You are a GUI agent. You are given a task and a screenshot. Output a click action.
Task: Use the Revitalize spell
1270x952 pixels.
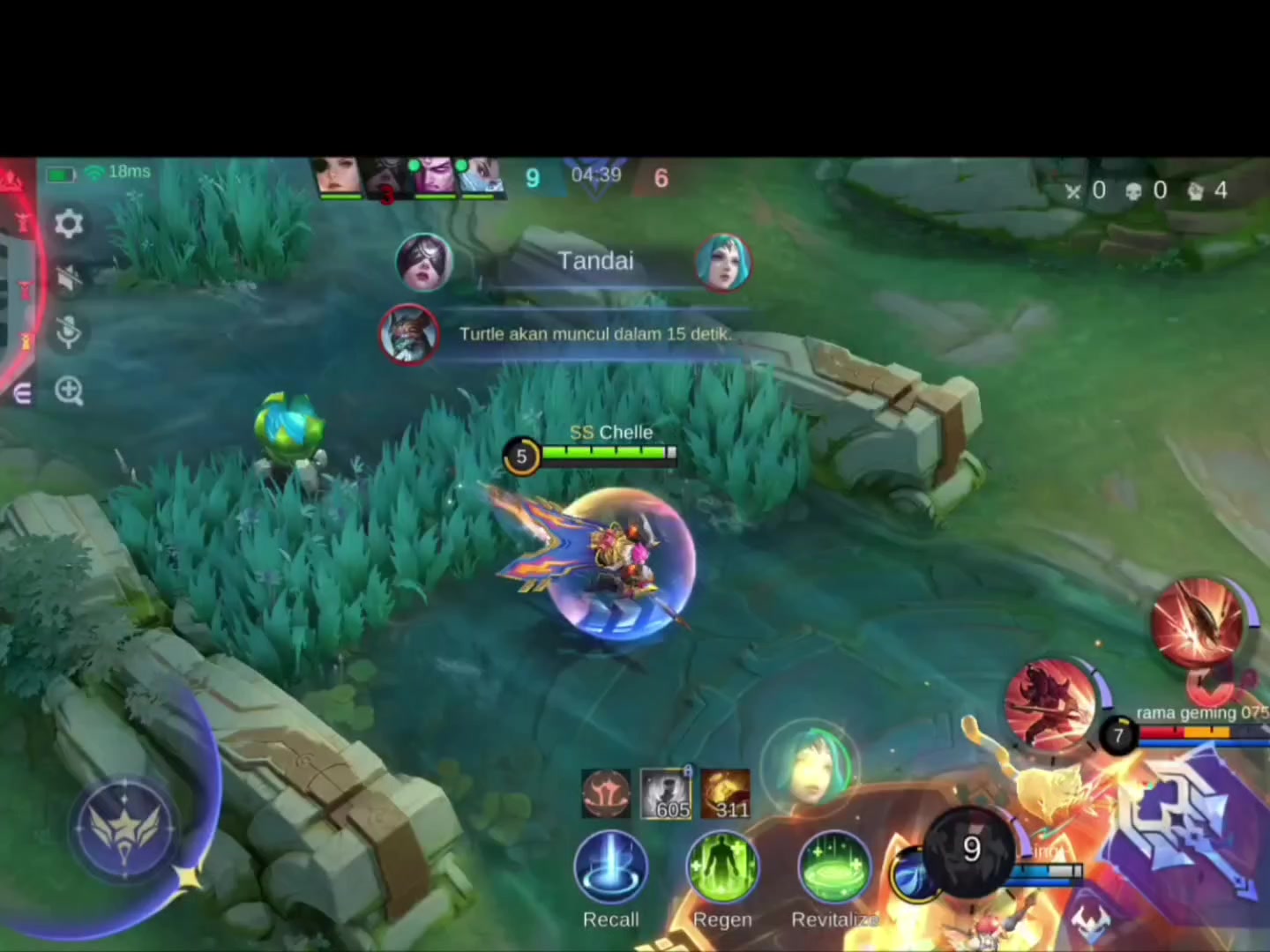pyautogui.click(x=833, y=868)
